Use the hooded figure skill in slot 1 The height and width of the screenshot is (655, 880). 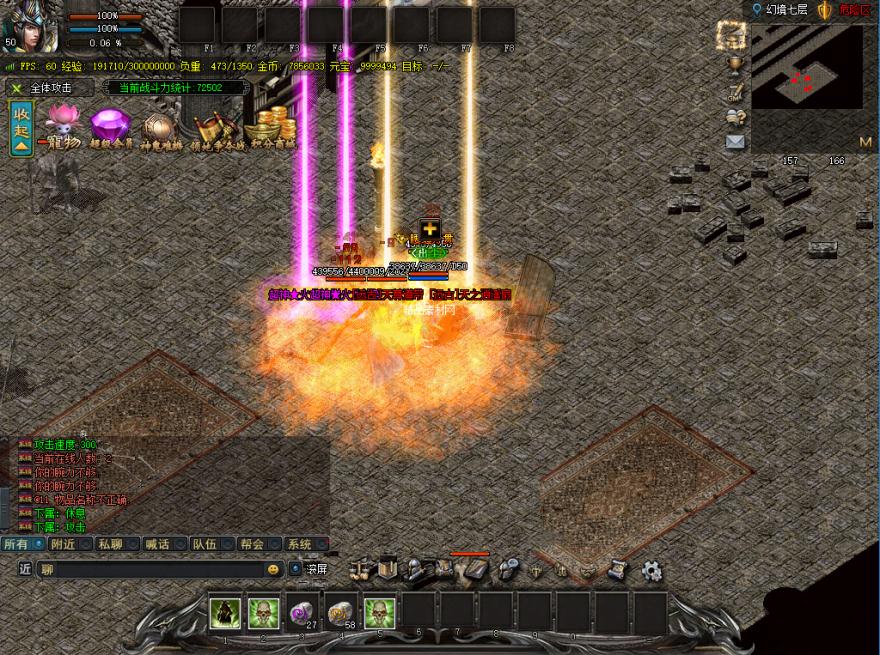[x=226, y=612]
